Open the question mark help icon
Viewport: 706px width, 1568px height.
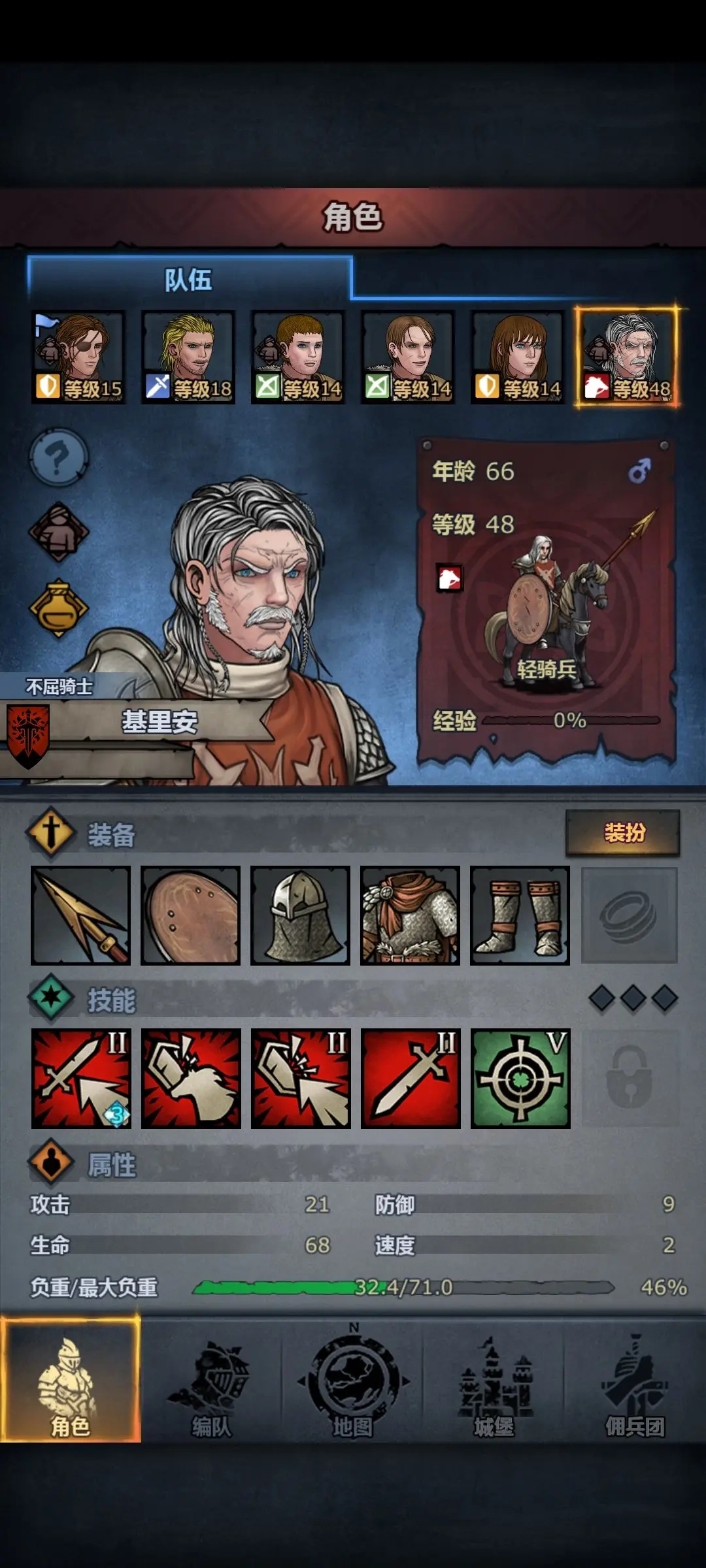pos(59,457)
